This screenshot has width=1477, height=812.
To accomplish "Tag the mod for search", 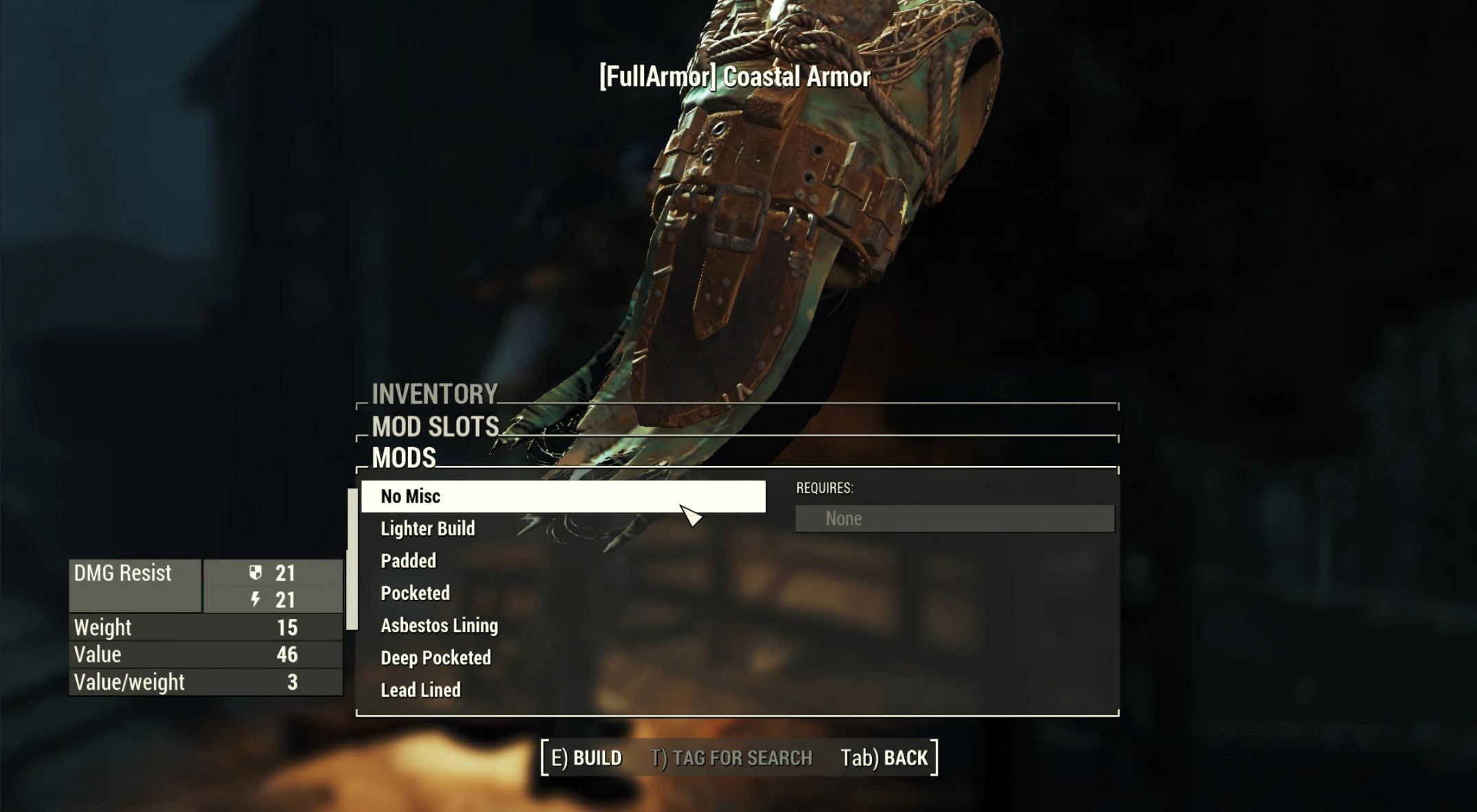I will pos(731,758).
